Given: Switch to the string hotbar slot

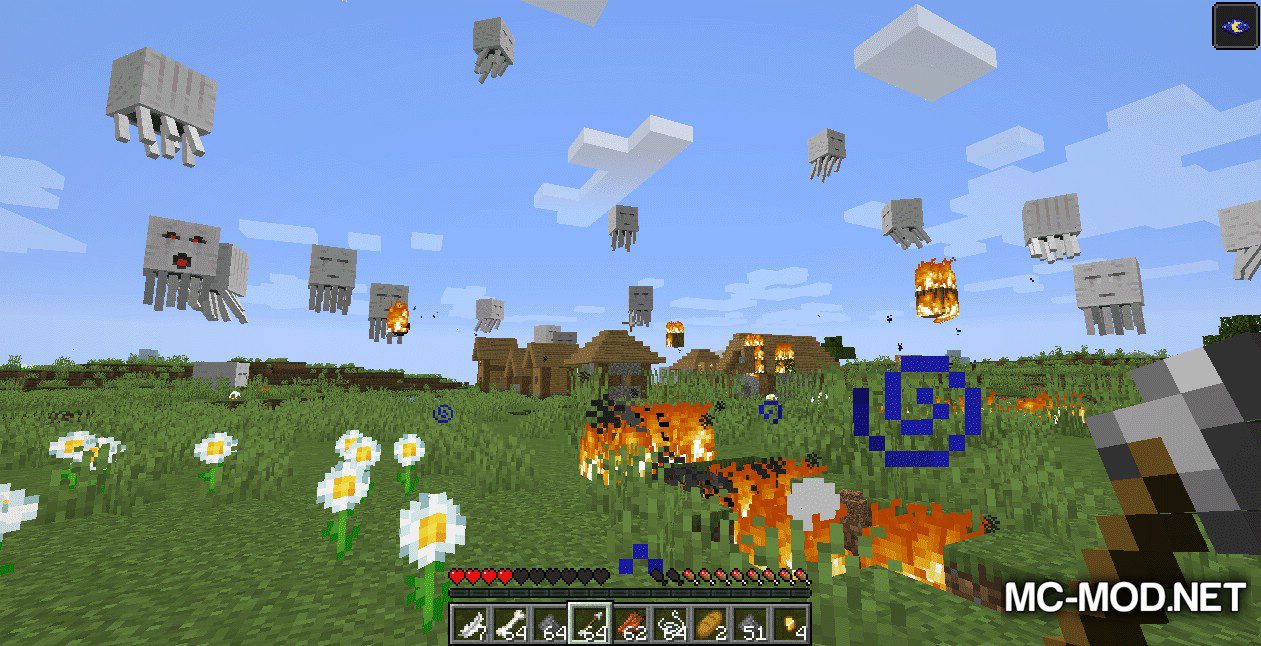Looking at the screenshot, I should point(670,624).
